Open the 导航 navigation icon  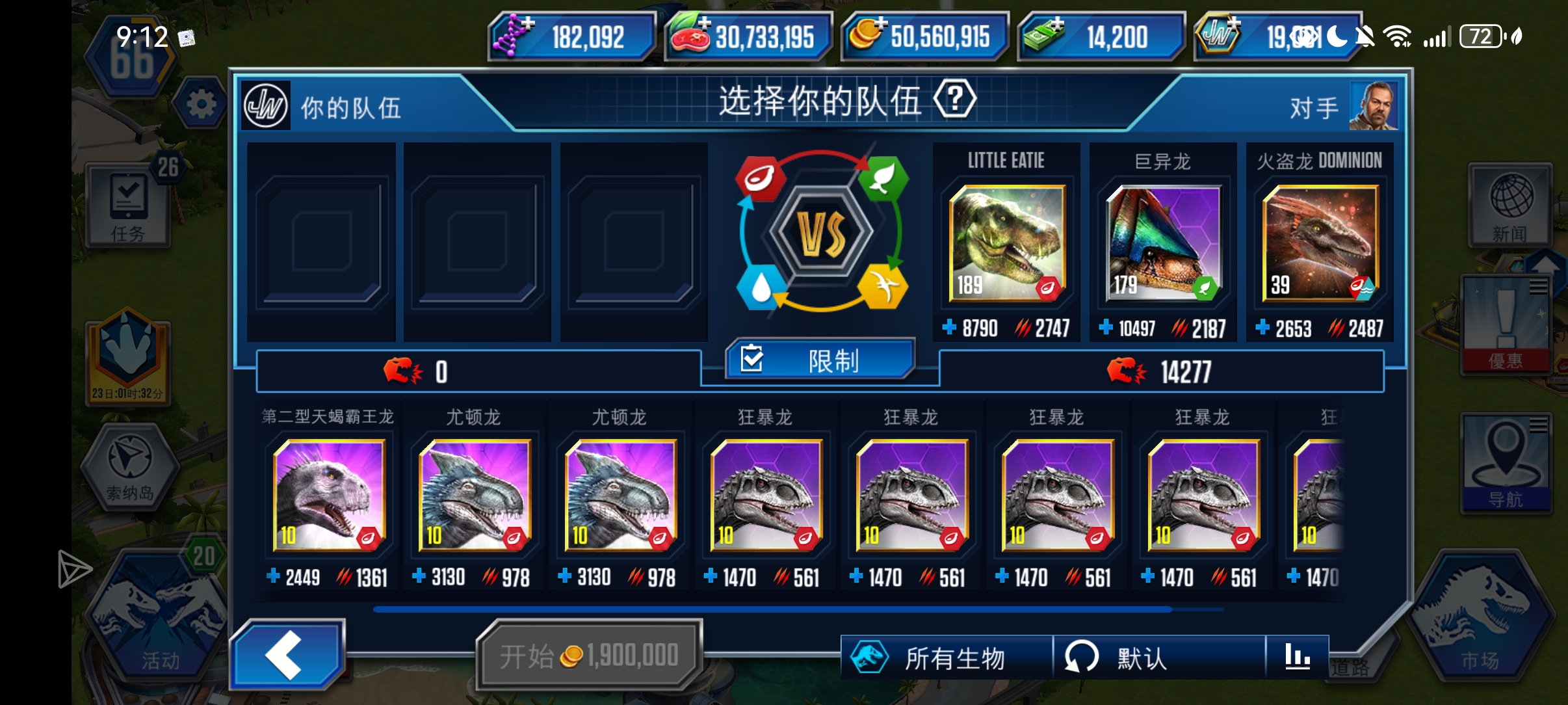tap(1507, 462)
